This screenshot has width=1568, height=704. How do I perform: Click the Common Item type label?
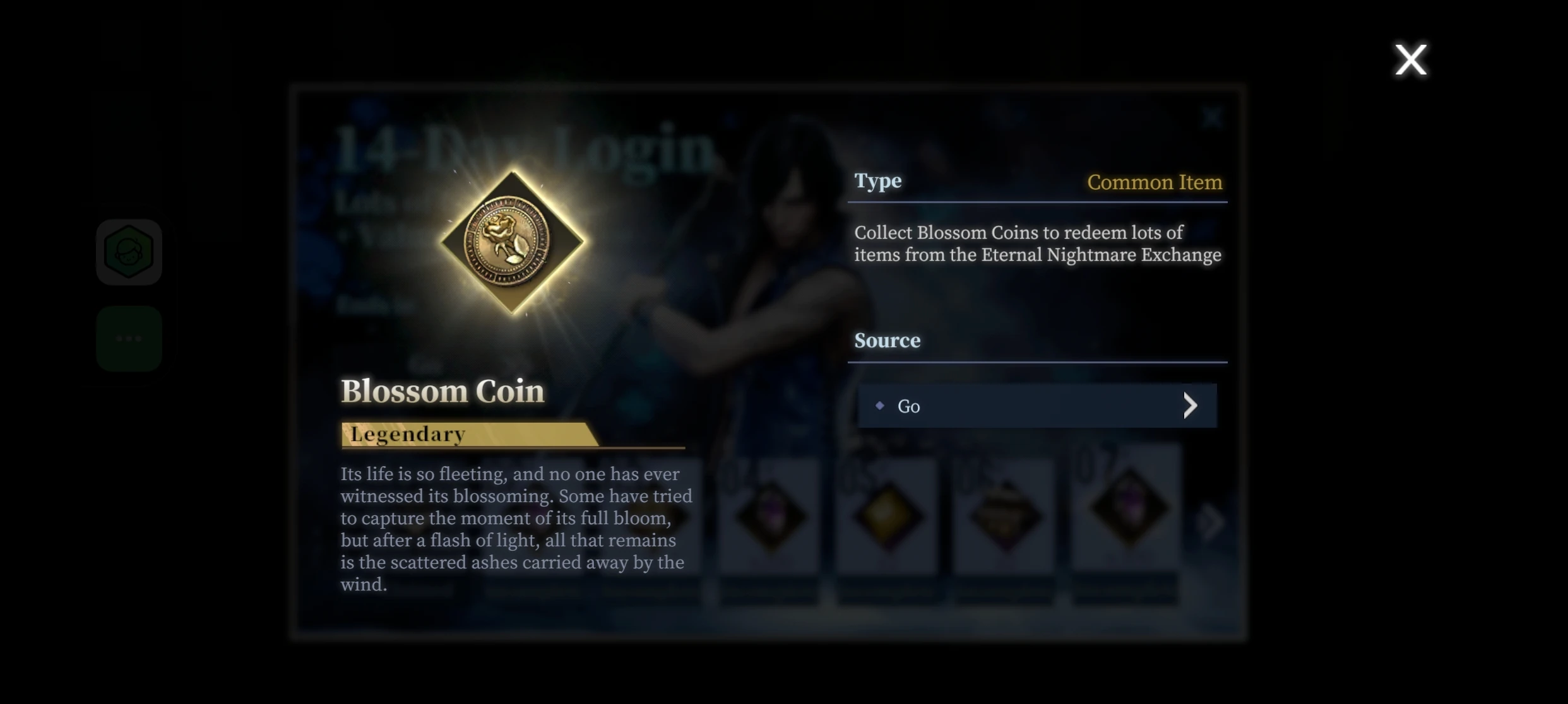point(1155,182)
